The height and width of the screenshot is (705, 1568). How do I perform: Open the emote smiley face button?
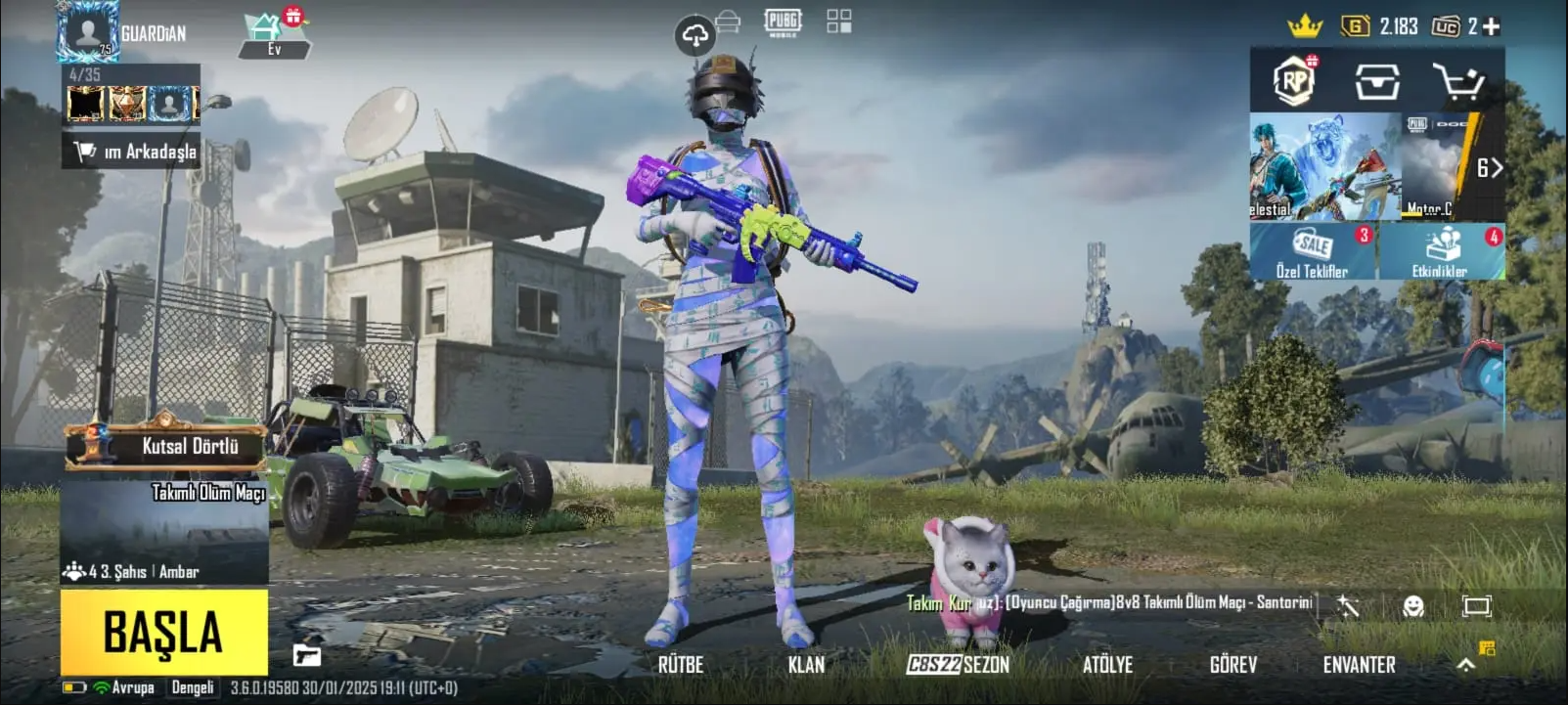click(1412, 606)
